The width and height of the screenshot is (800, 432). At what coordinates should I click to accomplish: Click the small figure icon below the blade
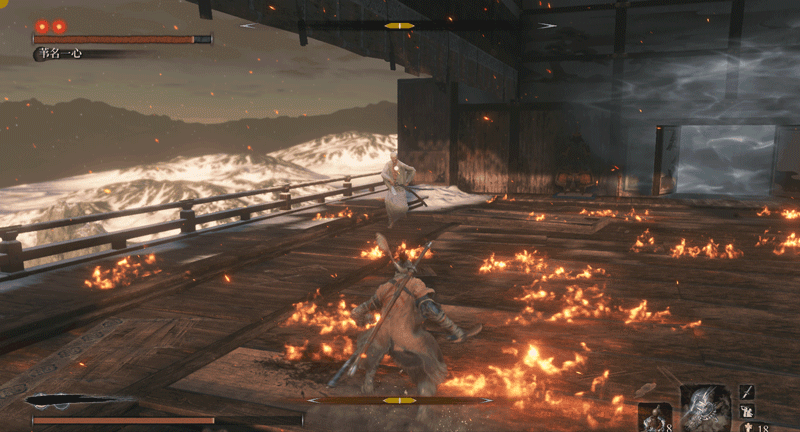tap(747, 411)
